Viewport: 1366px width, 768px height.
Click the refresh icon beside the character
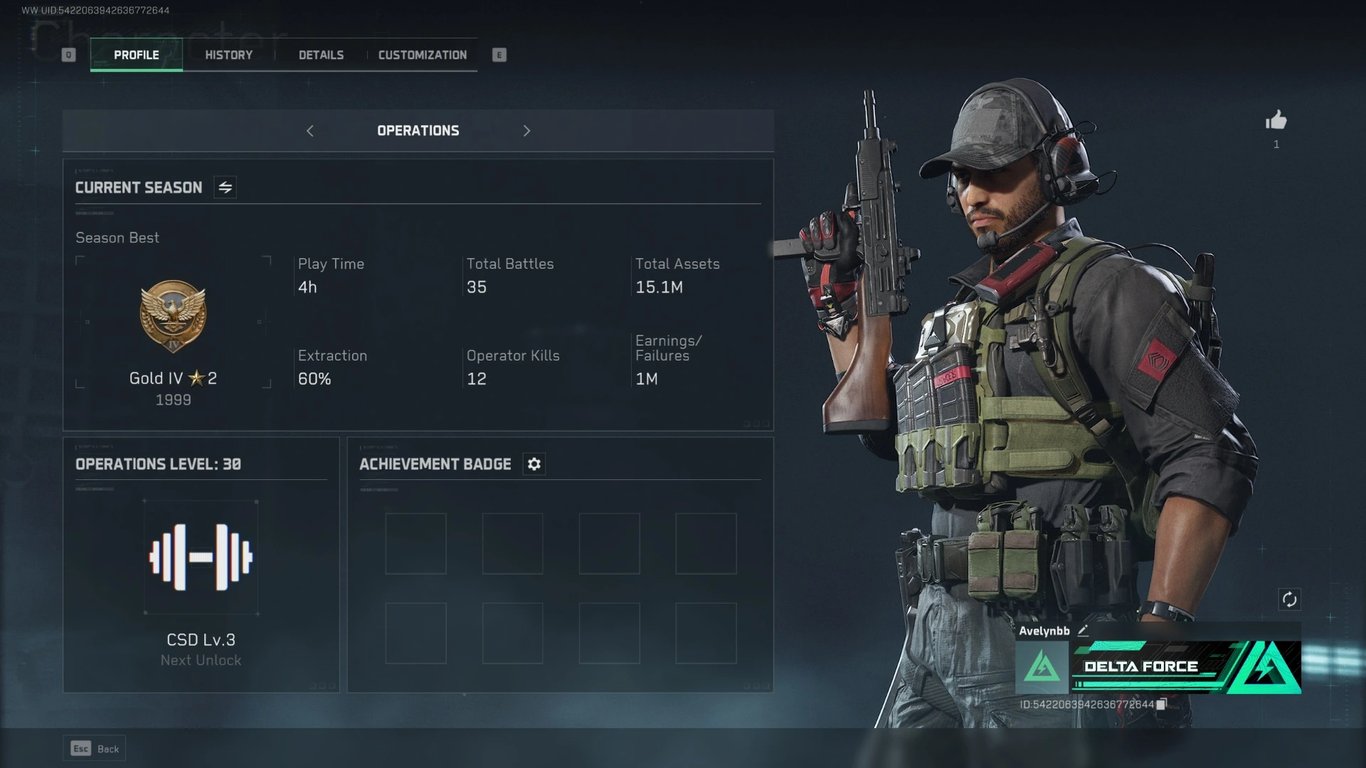pyautogui.click(x=1289, y=599)
